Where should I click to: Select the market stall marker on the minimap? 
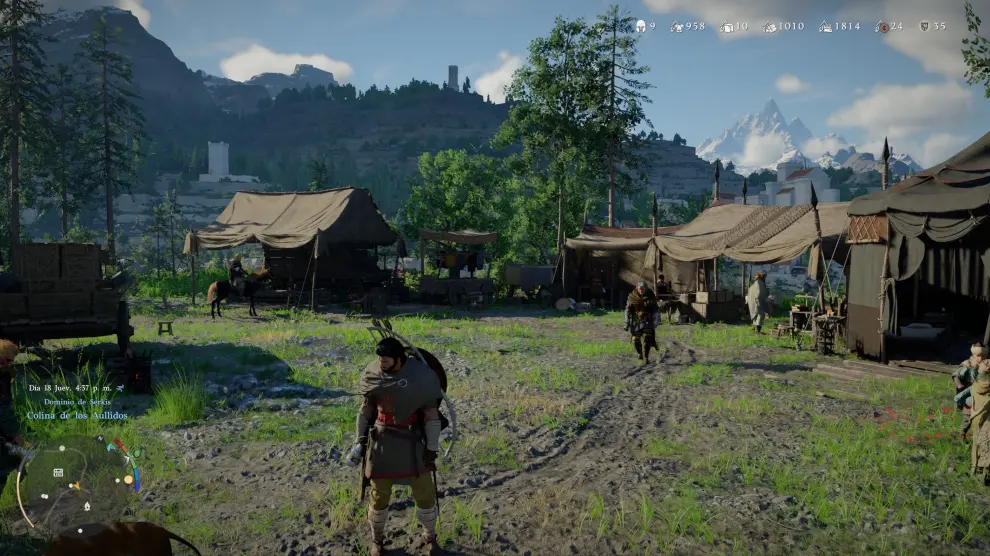tap(59, 472)
